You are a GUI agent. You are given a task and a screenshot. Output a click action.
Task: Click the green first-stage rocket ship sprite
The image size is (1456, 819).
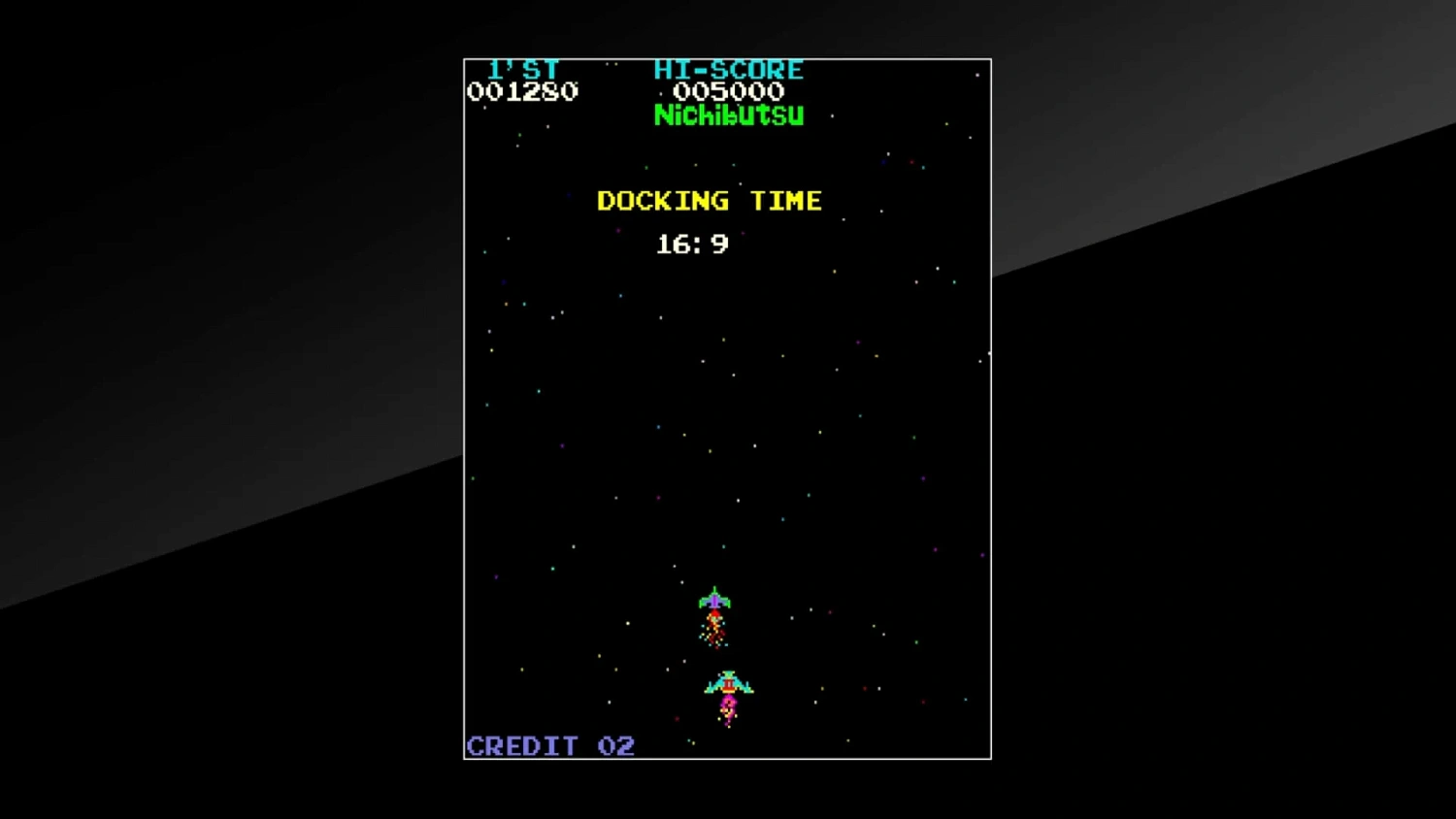(x=714, y=602)
